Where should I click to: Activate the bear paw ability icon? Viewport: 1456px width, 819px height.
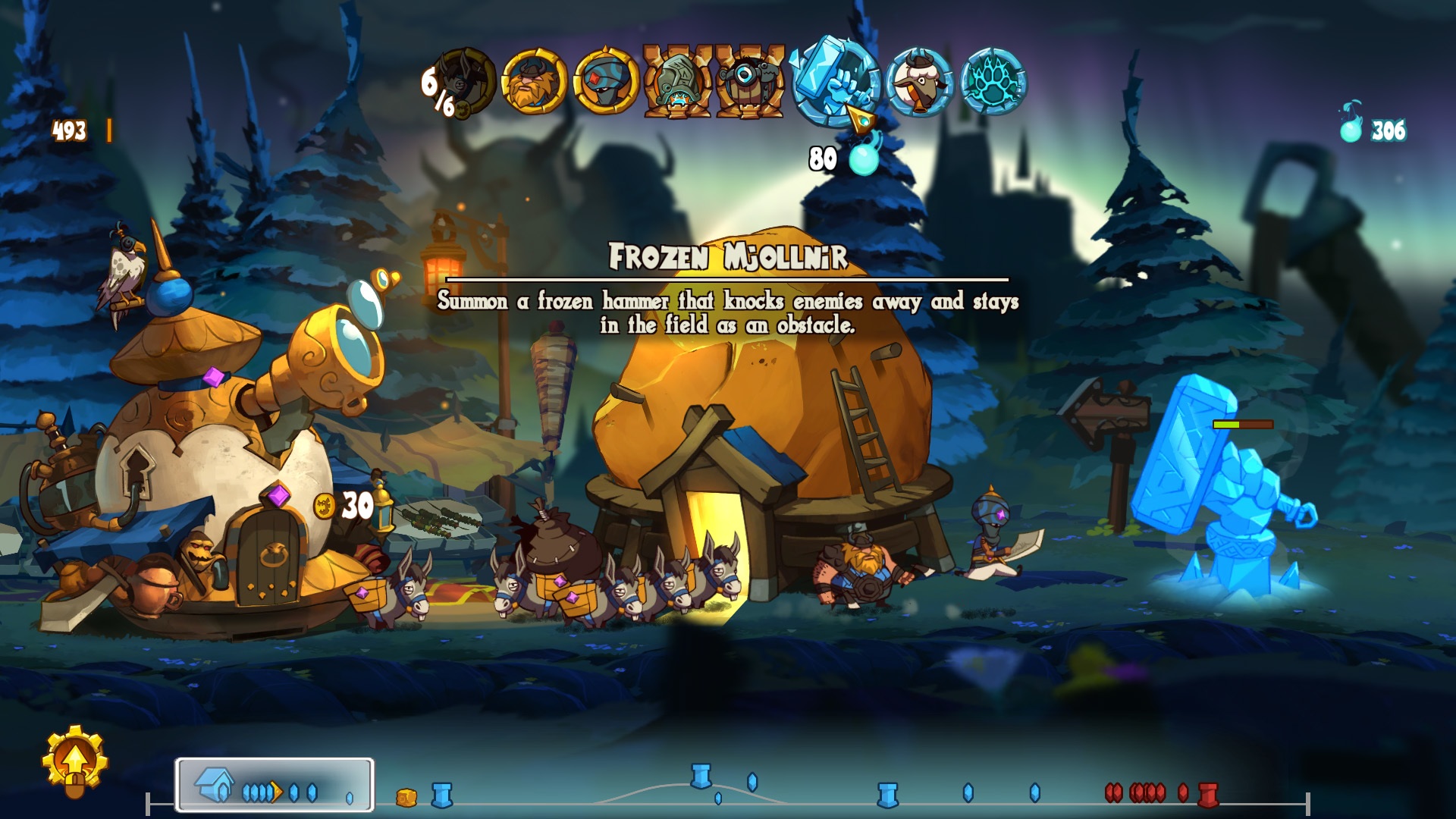pyautogui.click(x=995, y=80)
